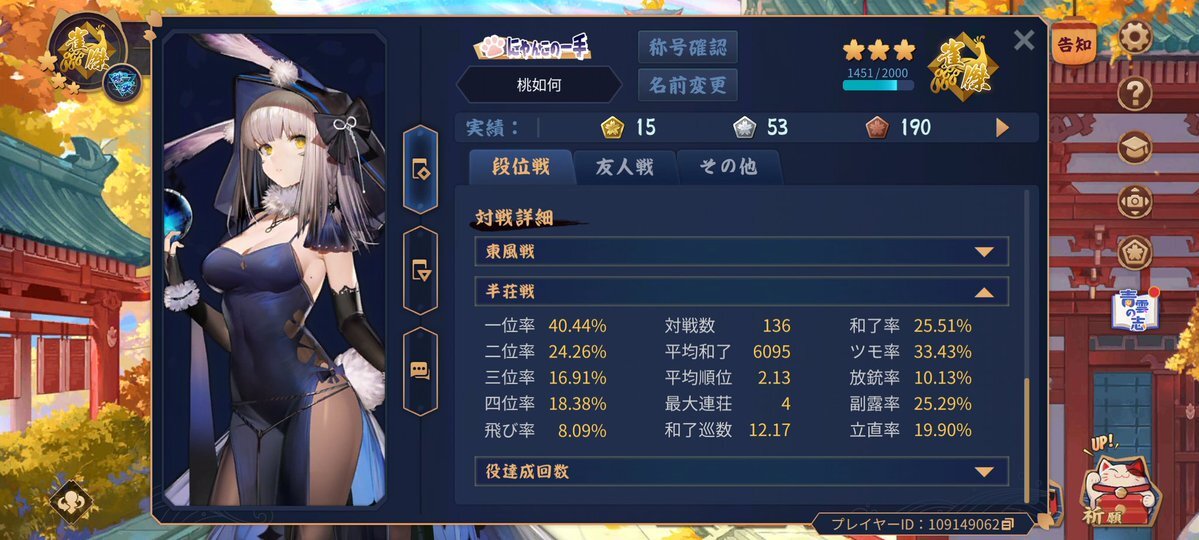
Task: Switch to the 友人戦 tab
Action: [625, 167]
